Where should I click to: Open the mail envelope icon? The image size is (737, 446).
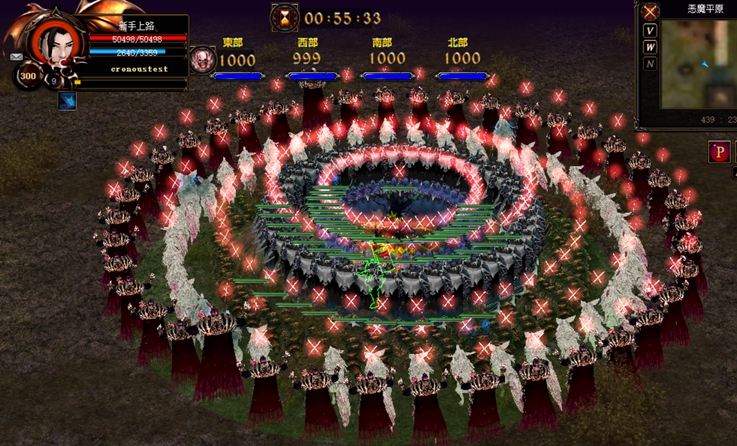click(17, 58)
